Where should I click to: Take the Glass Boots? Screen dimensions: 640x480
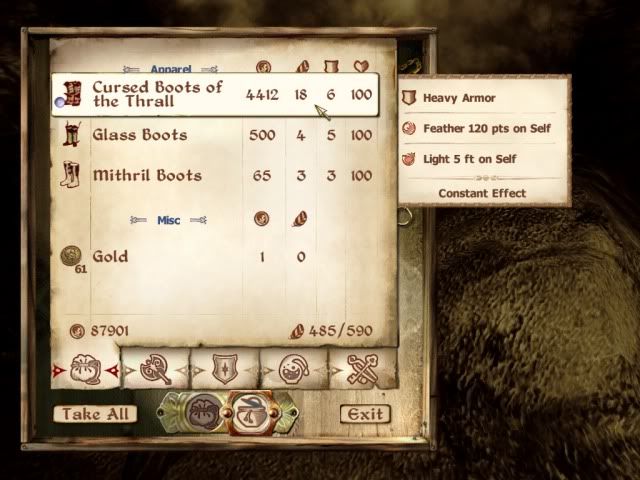point(140,135)
